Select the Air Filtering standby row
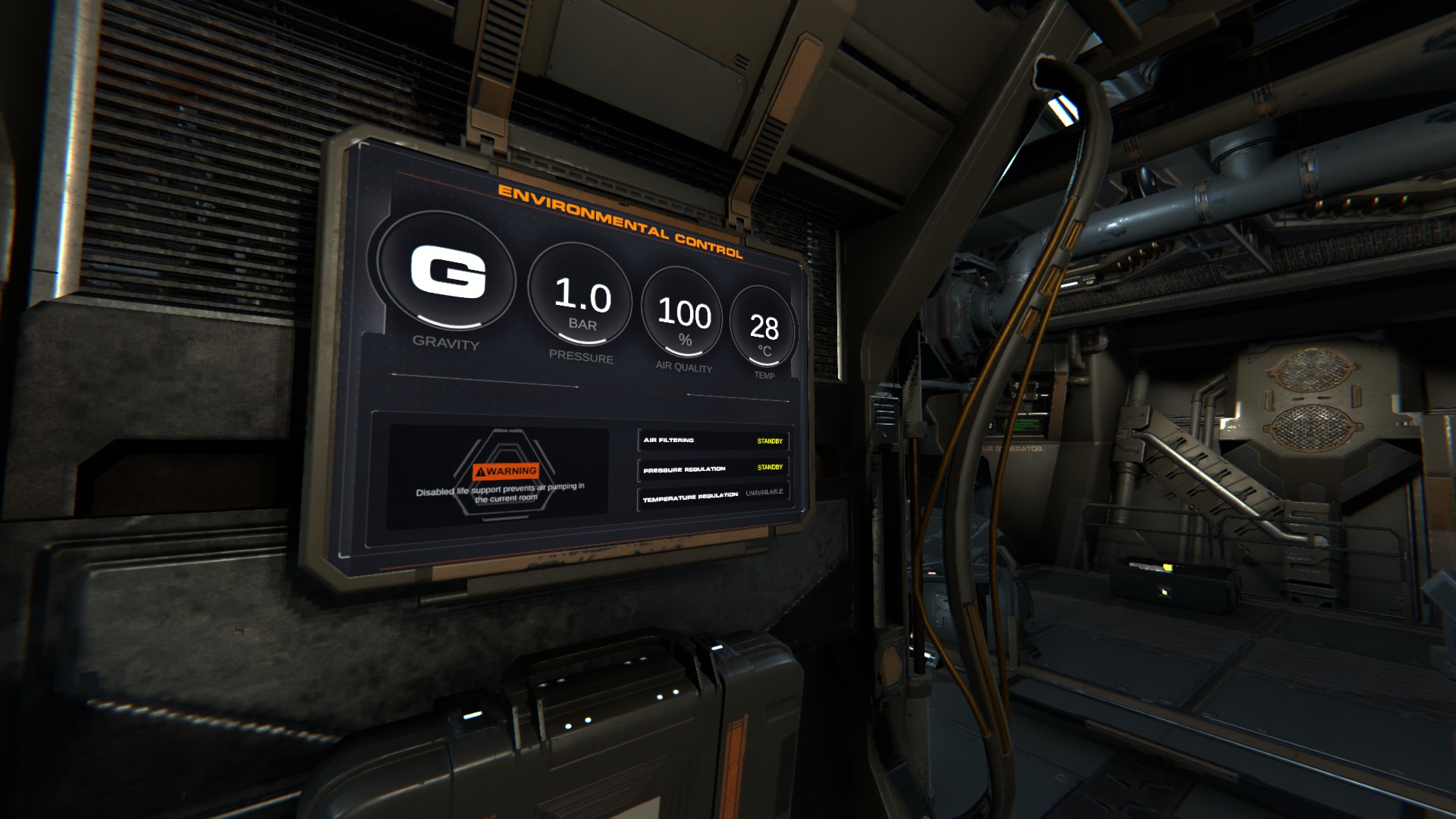 point(713,441)
